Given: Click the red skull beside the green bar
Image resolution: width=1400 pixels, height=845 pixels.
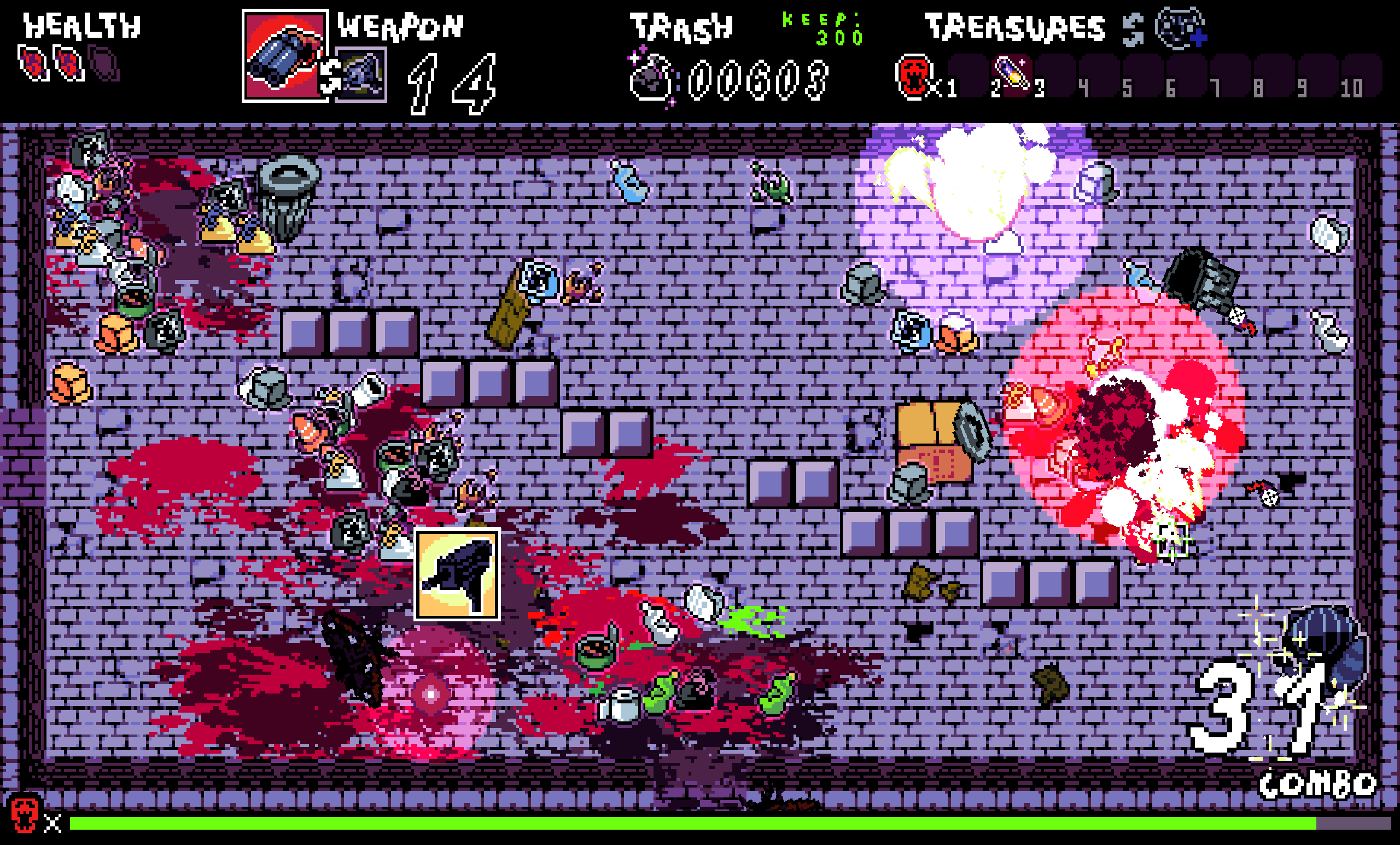Looking at the screenshot, I should click(x=25, y=814).
